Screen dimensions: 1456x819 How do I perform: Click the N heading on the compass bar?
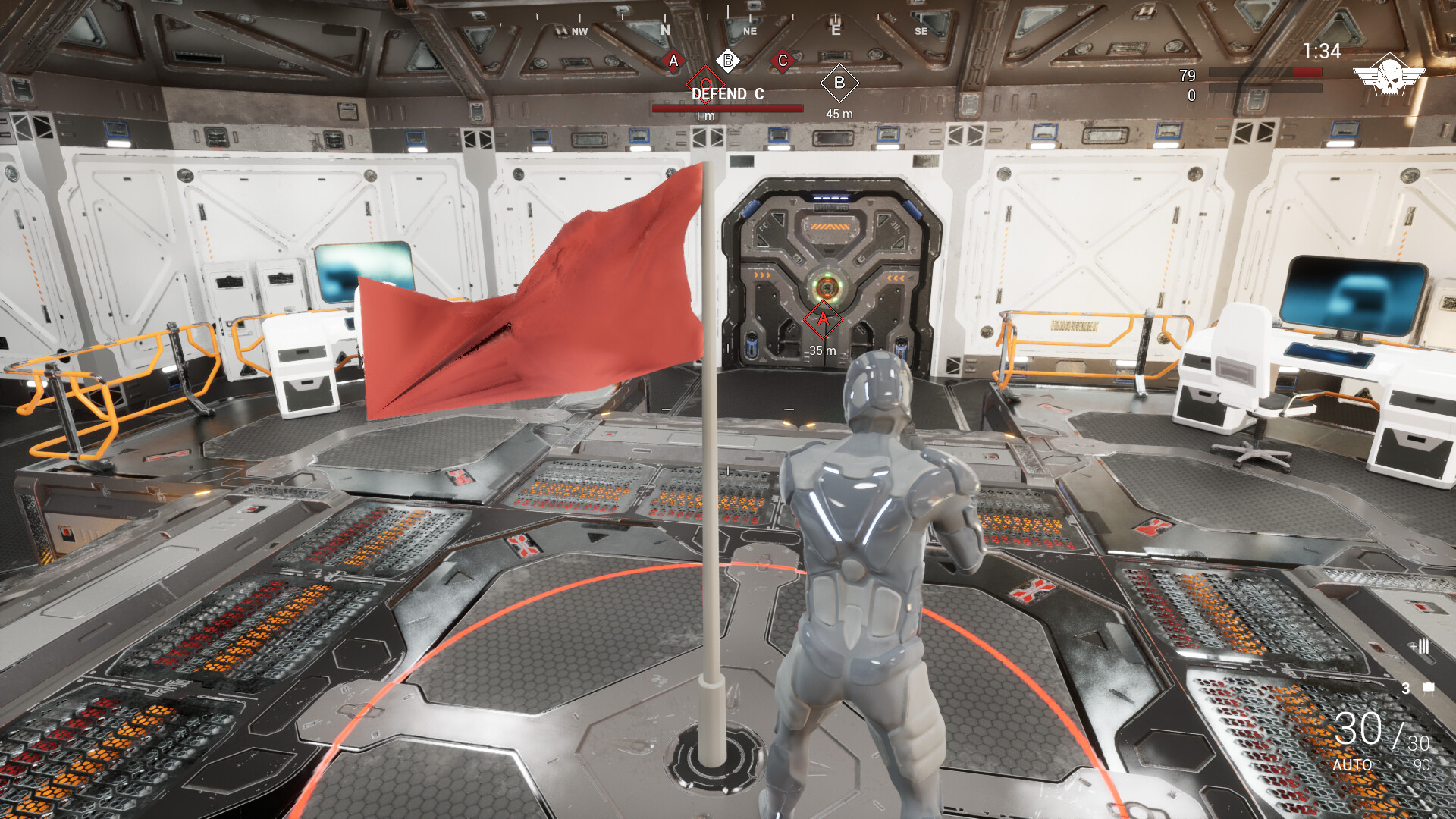point(666,31)
